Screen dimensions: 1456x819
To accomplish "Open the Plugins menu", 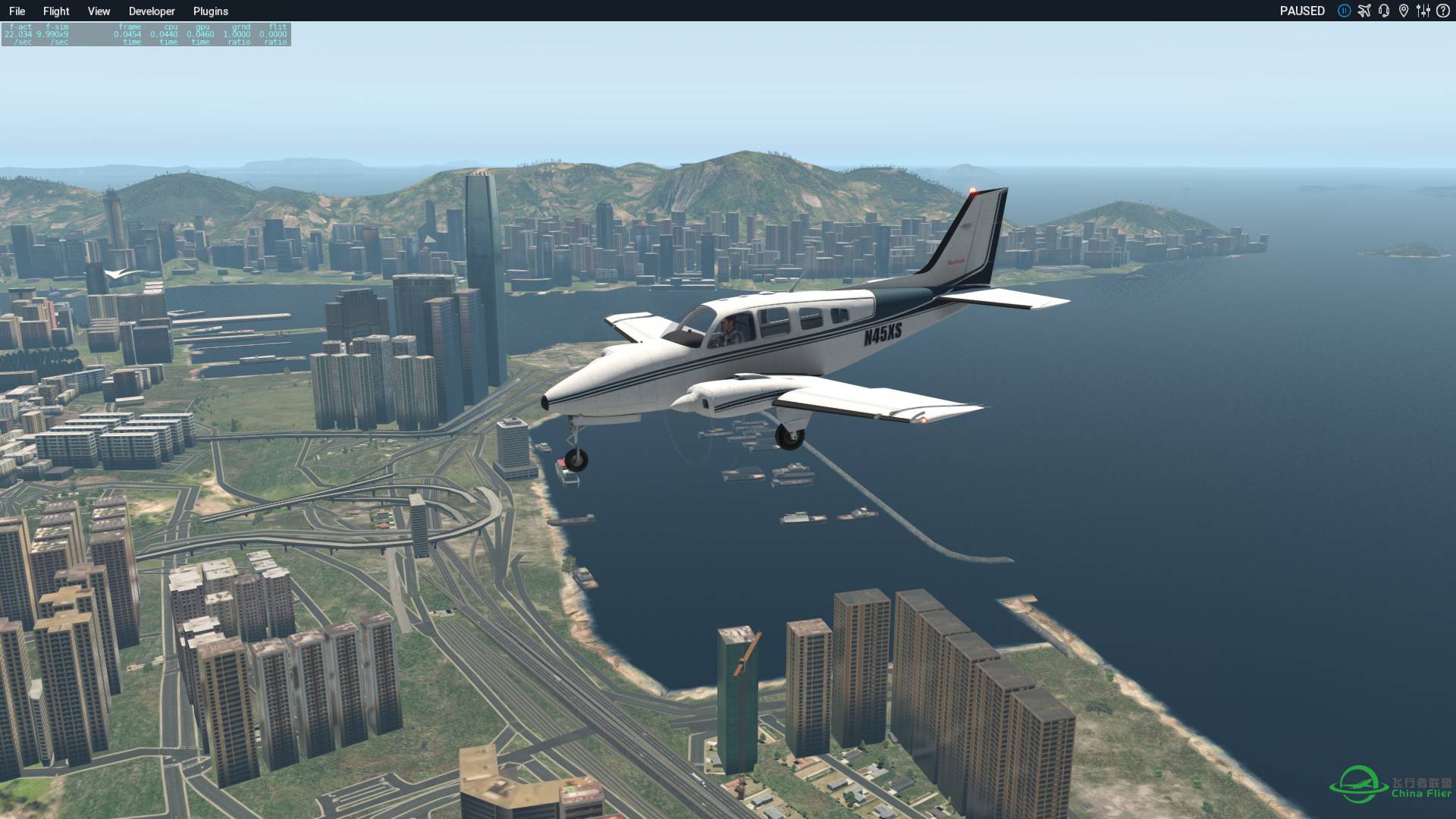I will tap(210, 11).
